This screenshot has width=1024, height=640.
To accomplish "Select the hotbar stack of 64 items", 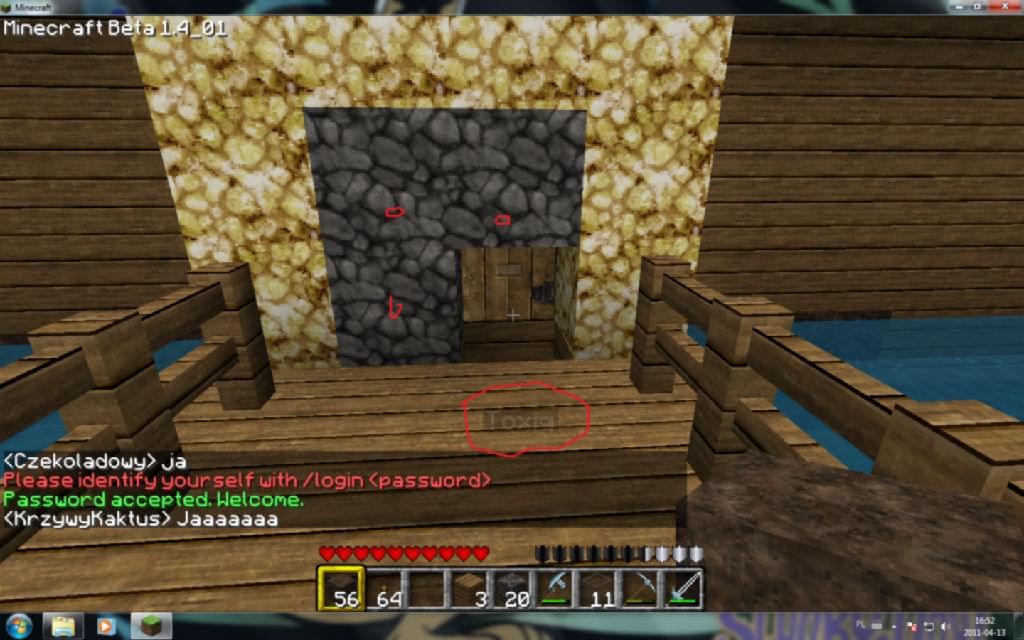I will tap(383, 588).
